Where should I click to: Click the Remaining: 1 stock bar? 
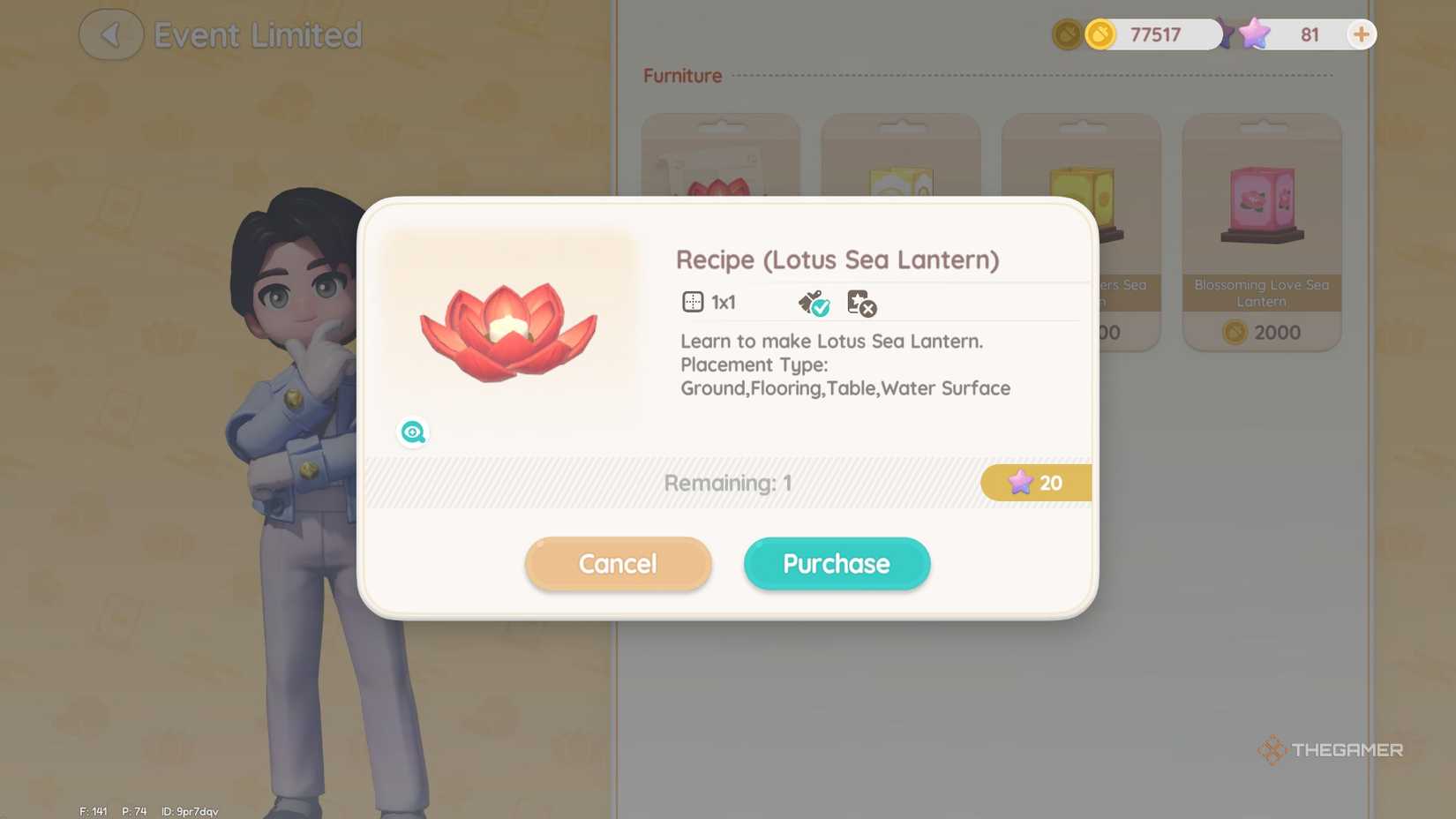click(726, 482)
